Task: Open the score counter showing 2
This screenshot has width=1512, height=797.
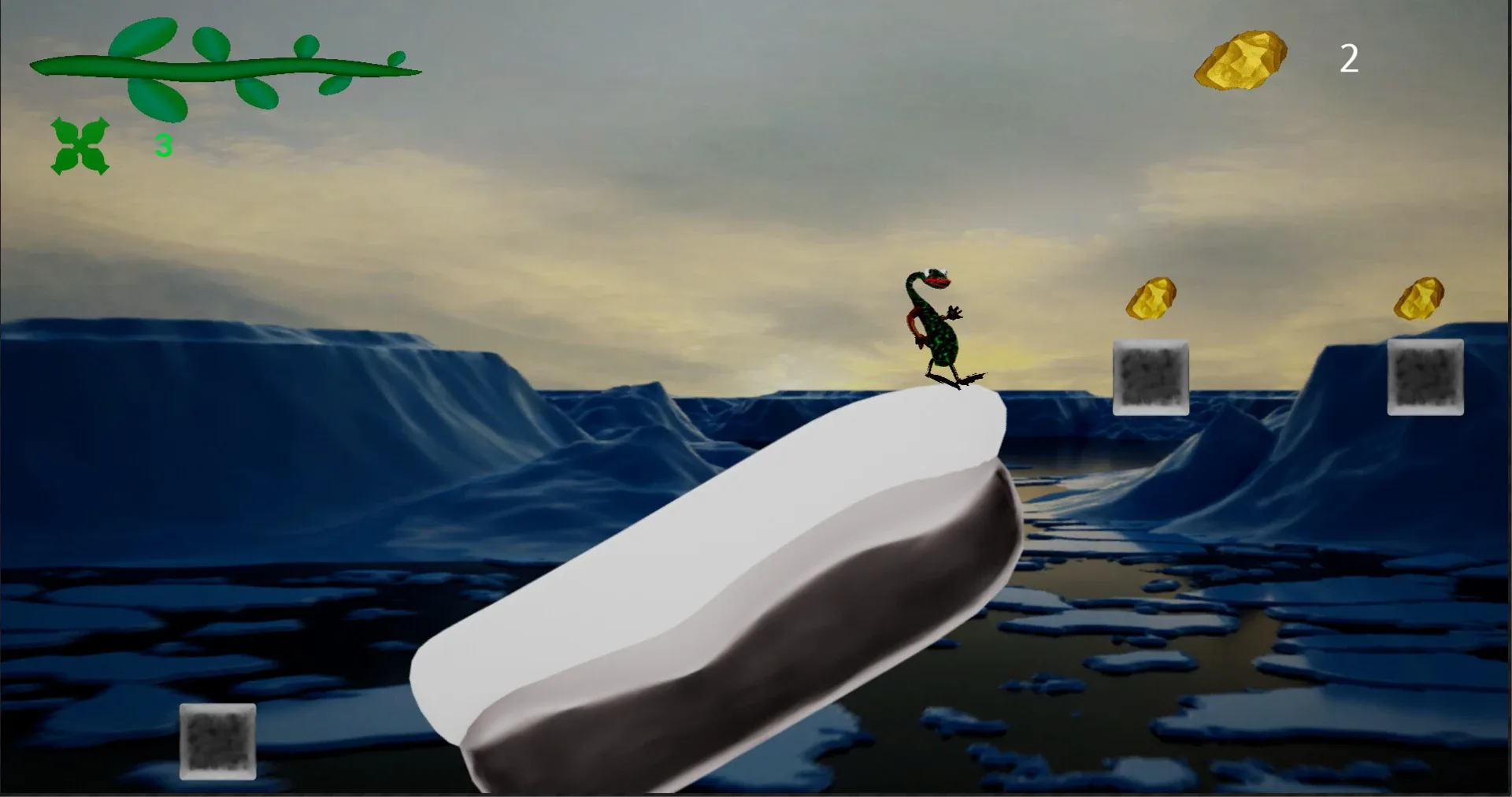Action: point(1350,59)
